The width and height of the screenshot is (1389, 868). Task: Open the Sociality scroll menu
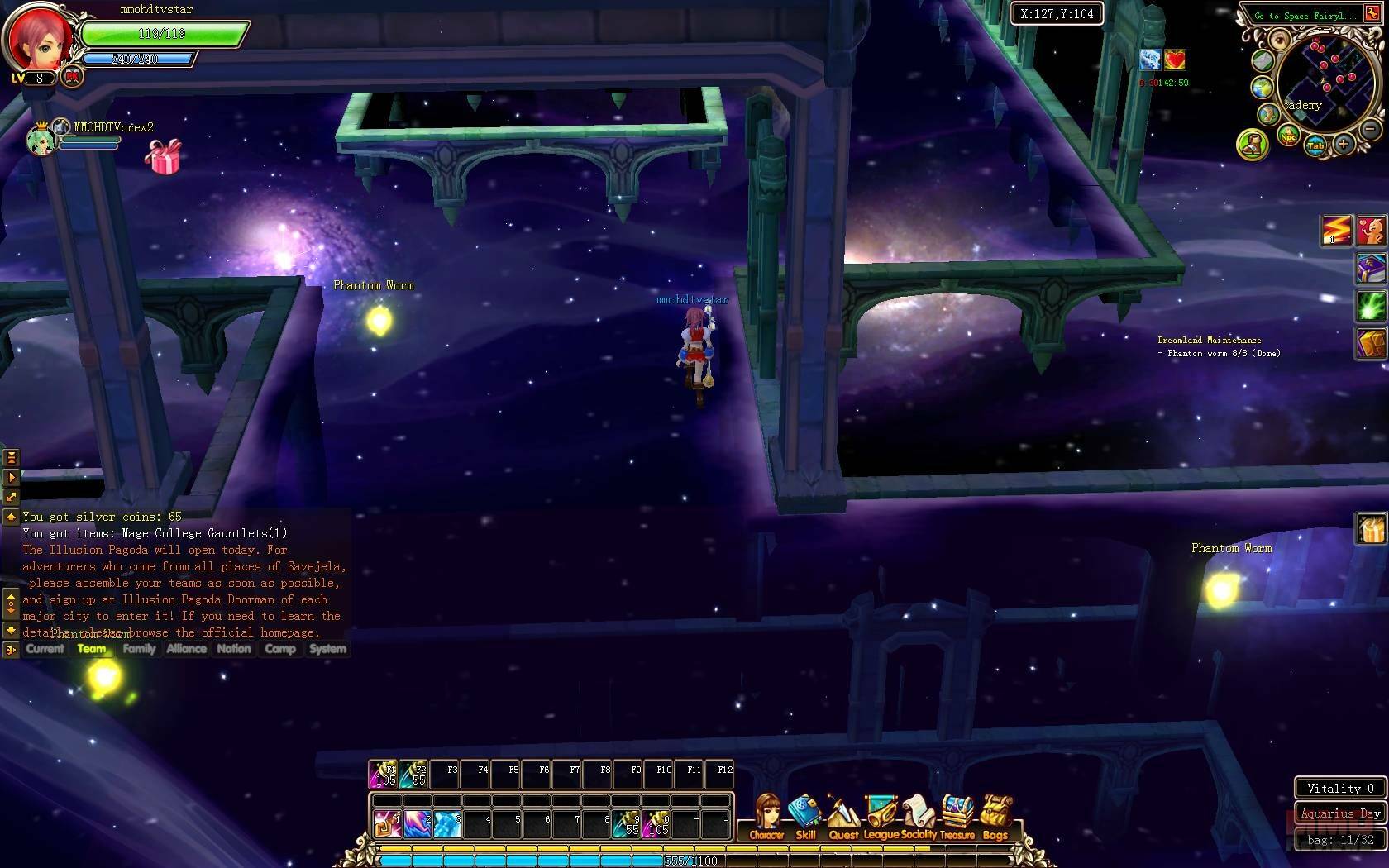[919, 816]
